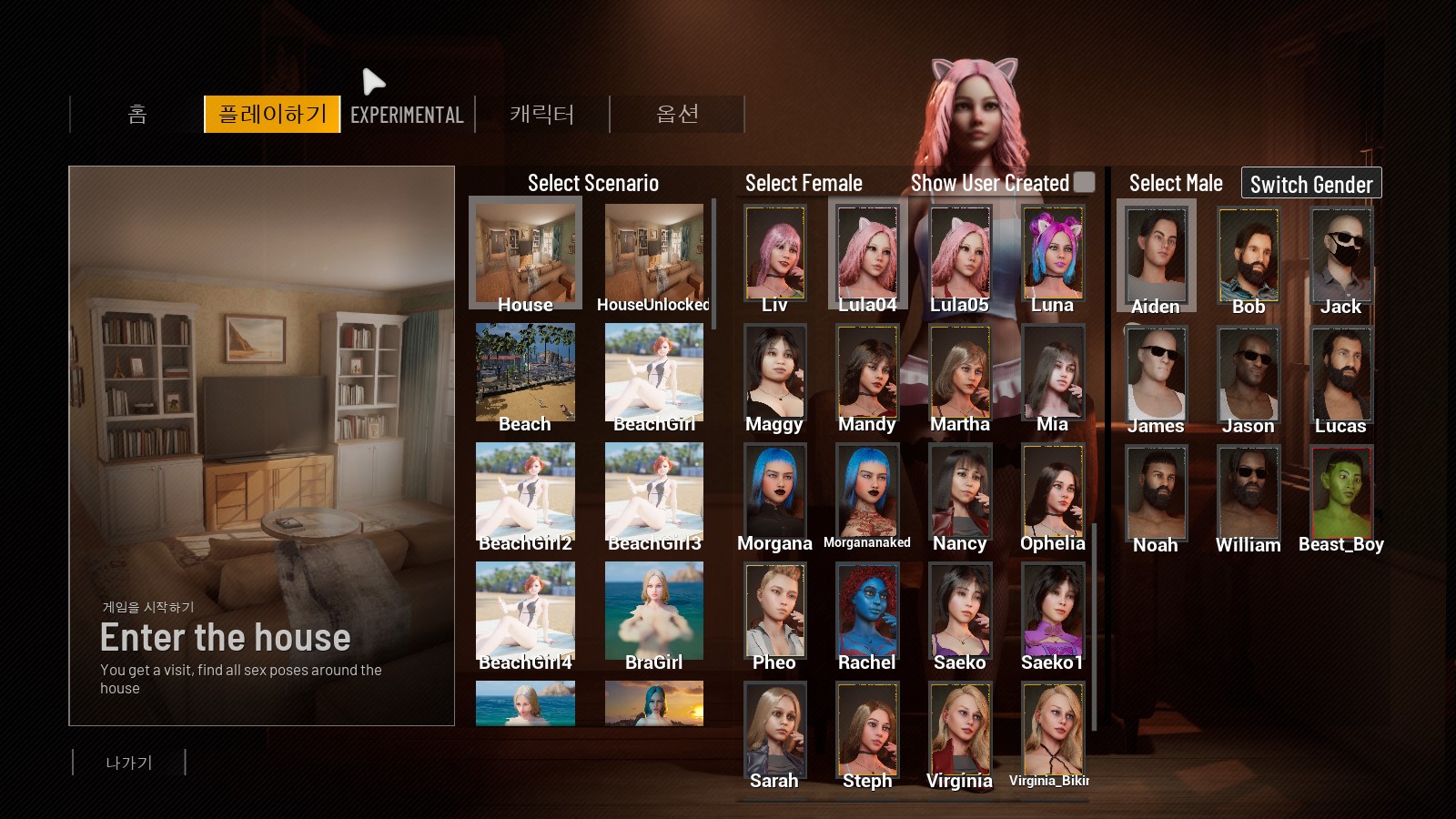This screenshot has height=819, width=1456.
Task: Go to the 홈 tab
Action: coord(137,115)
